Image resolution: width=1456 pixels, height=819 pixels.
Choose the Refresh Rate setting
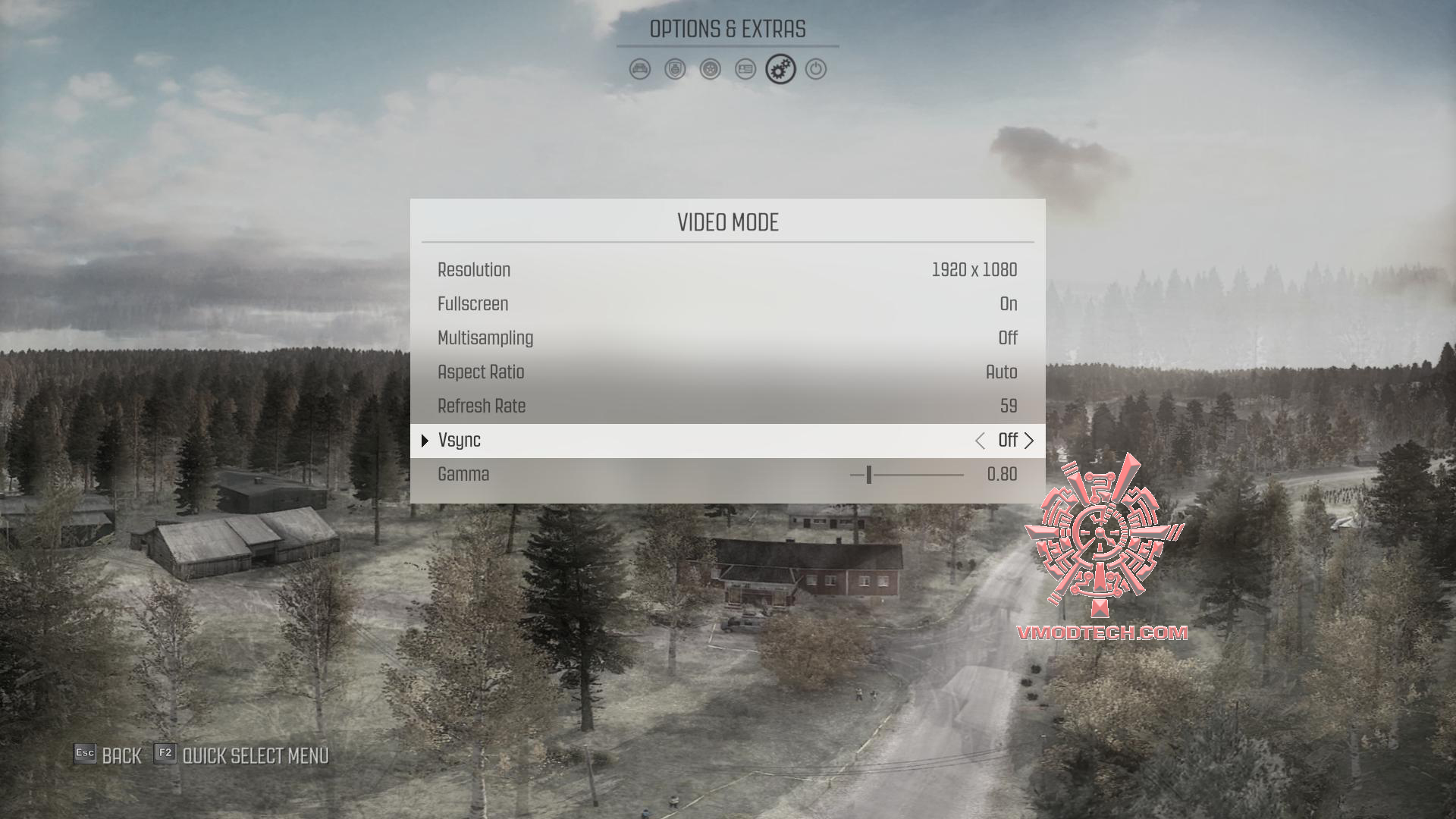click(x=727, y=406)
